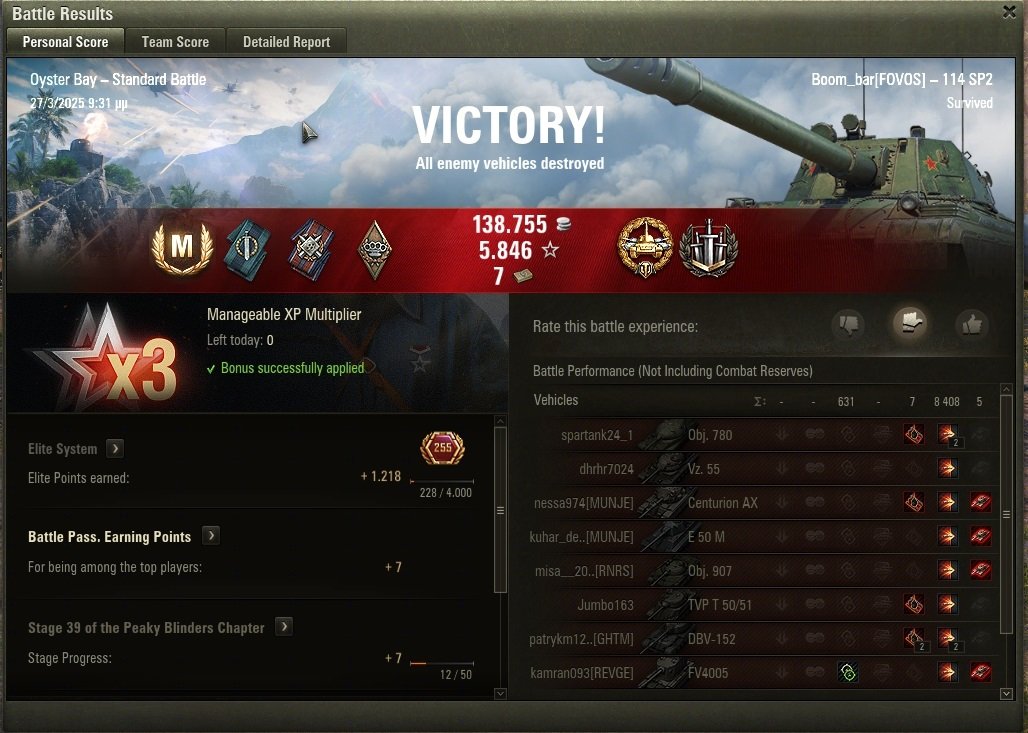Switch to the Team Score tab

pos(175,42)
